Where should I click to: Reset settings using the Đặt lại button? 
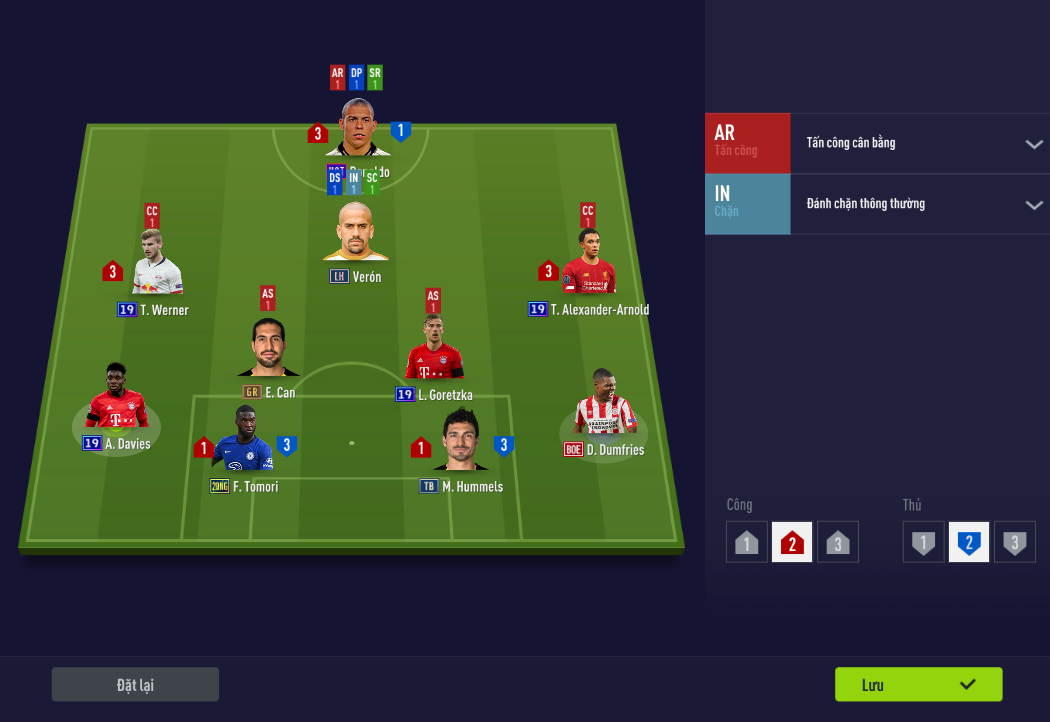(x=135, y=685)
